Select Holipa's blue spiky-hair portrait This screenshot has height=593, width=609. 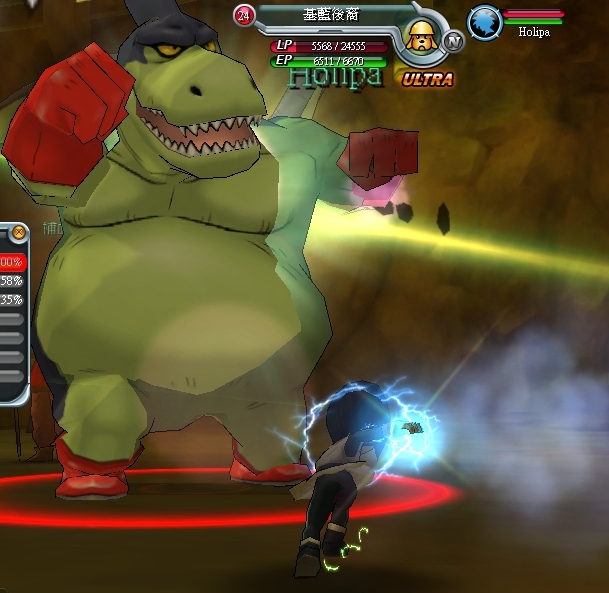point(485,22)
